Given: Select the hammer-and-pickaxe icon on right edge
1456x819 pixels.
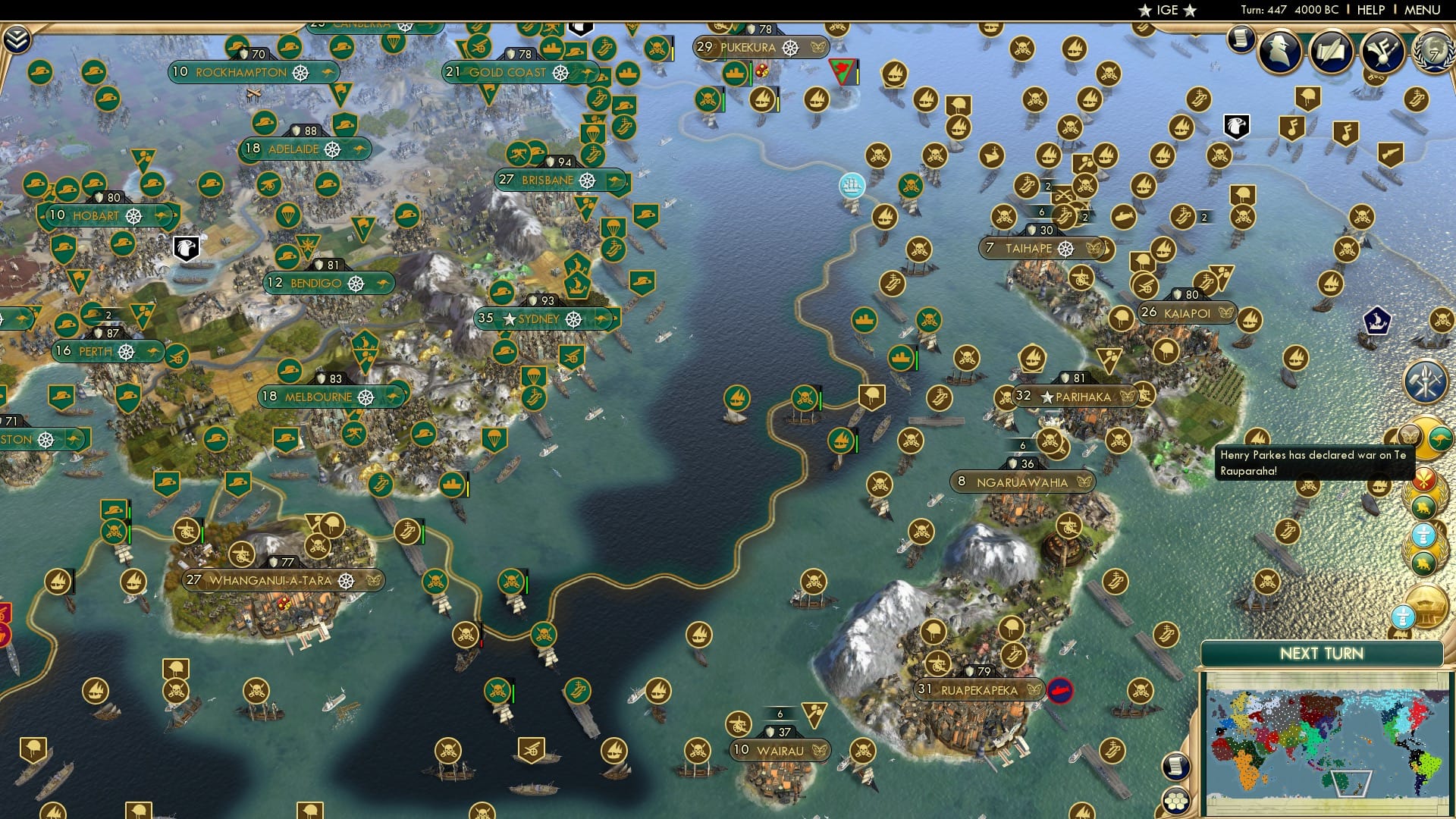Looking at the screenshot, I should (1425, 380).
